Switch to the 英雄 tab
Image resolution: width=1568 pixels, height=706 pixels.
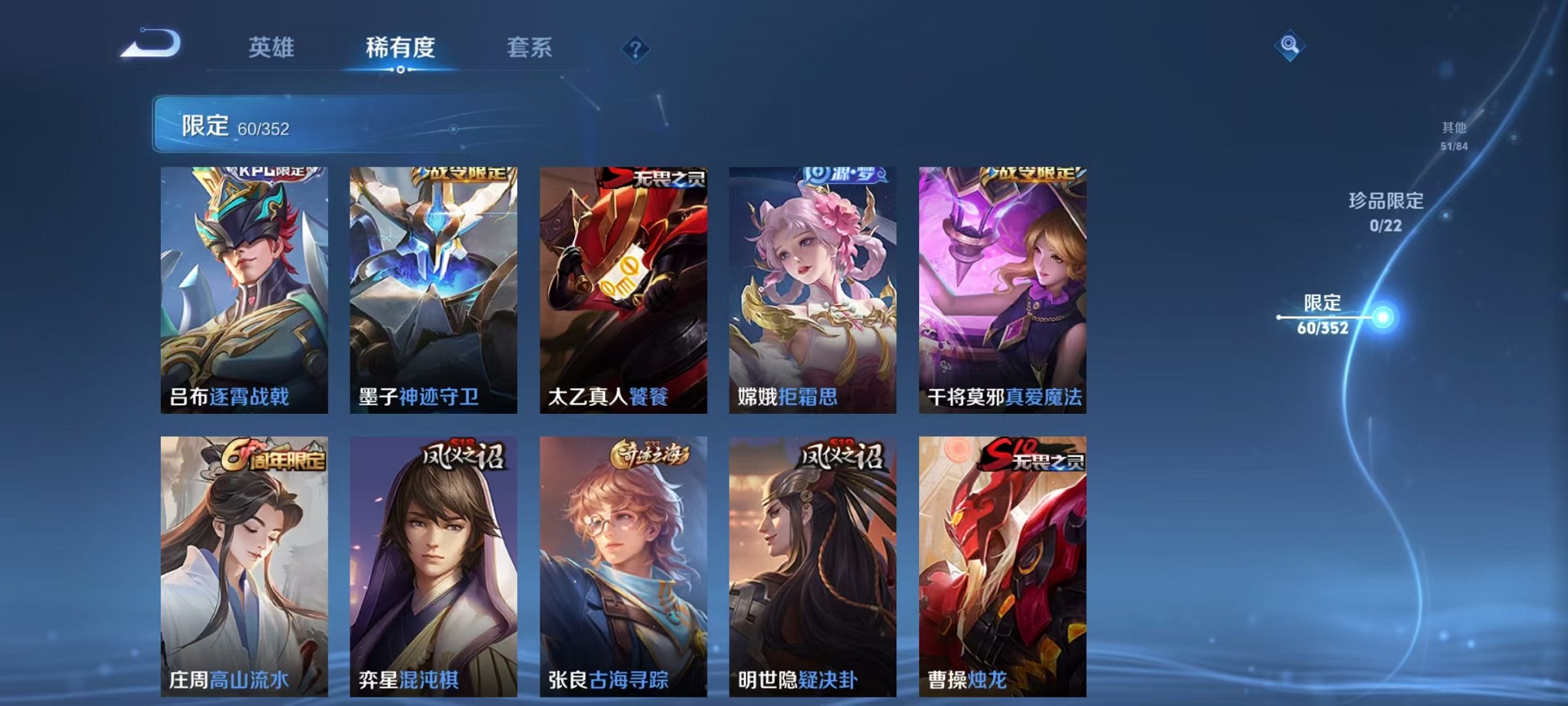click(x=271, y=48)
